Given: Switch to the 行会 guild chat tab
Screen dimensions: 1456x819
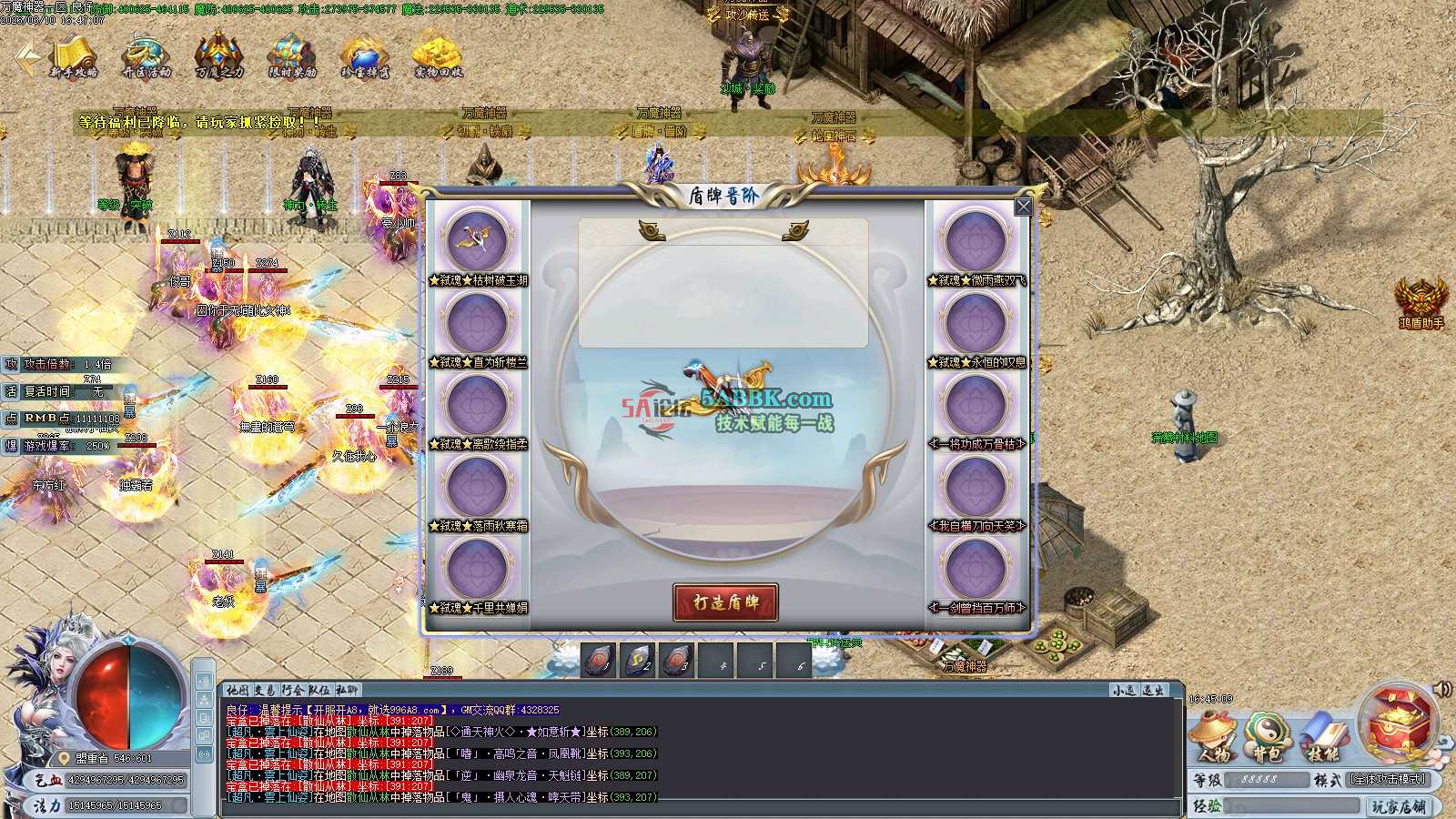Looking at the screenshot, I should click(x=293, y=690).
